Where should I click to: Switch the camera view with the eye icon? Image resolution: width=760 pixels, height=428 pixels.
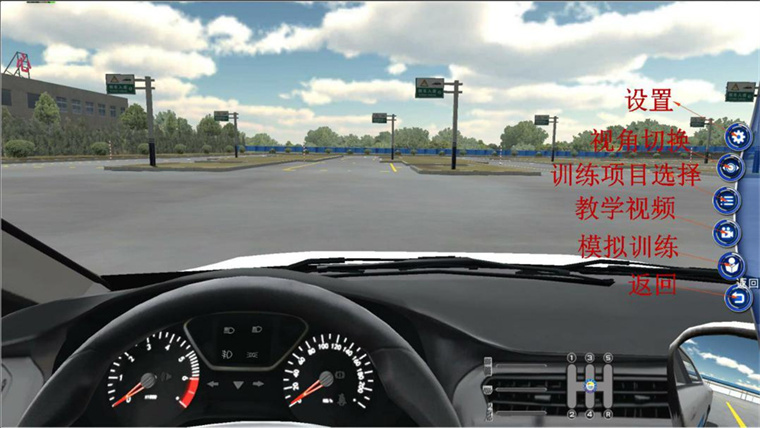pyautogui.click(x=732, y=168)
